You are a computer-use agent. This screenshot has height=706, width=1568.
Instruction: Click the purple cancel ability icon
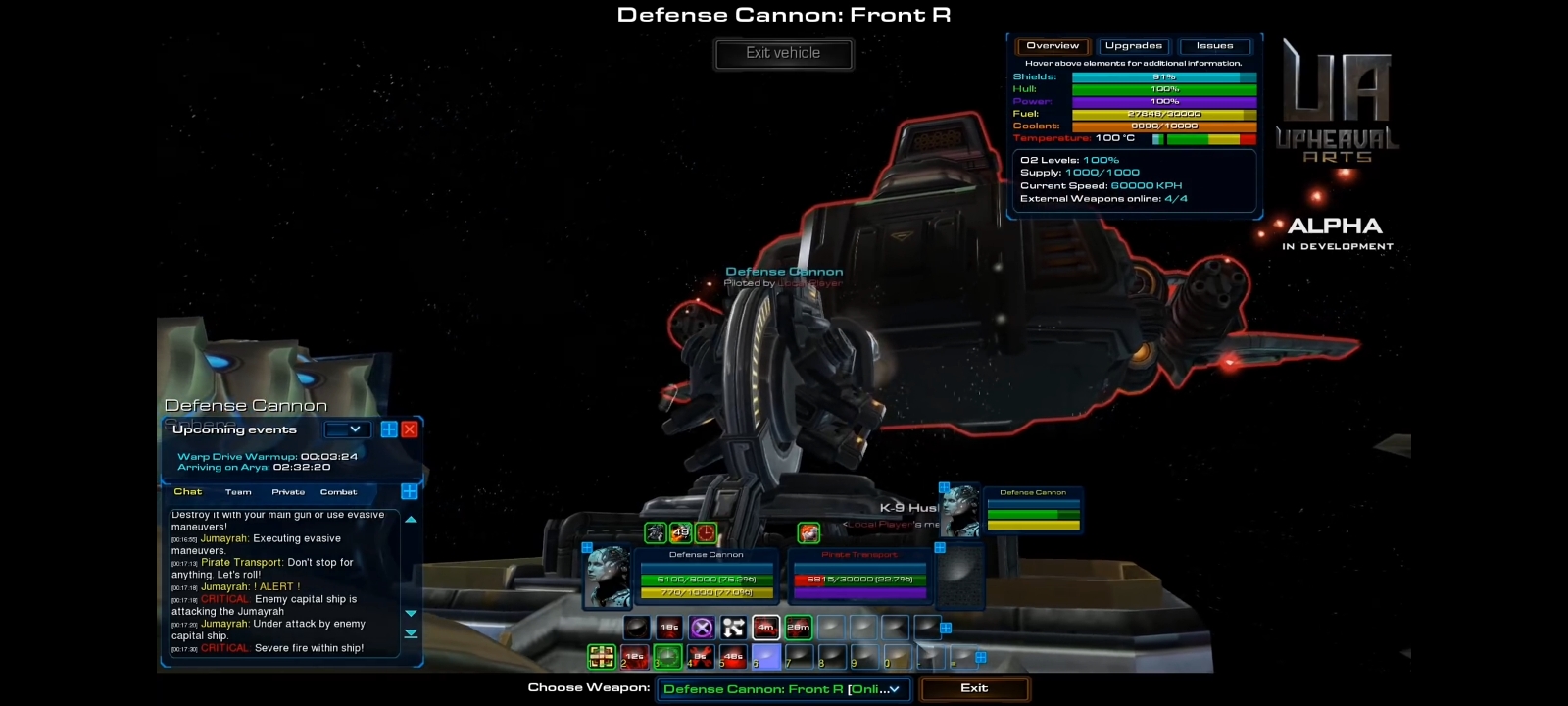[702, 628]
